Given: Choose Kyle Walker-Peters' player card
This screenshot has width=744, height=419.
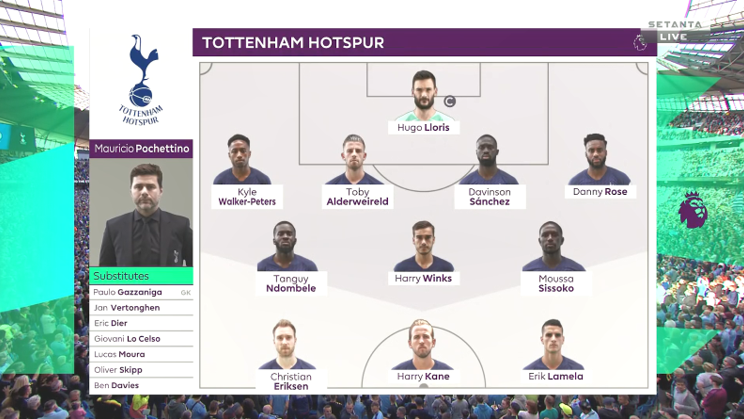Looking at the screenshot, I should [x=247, y=172].
